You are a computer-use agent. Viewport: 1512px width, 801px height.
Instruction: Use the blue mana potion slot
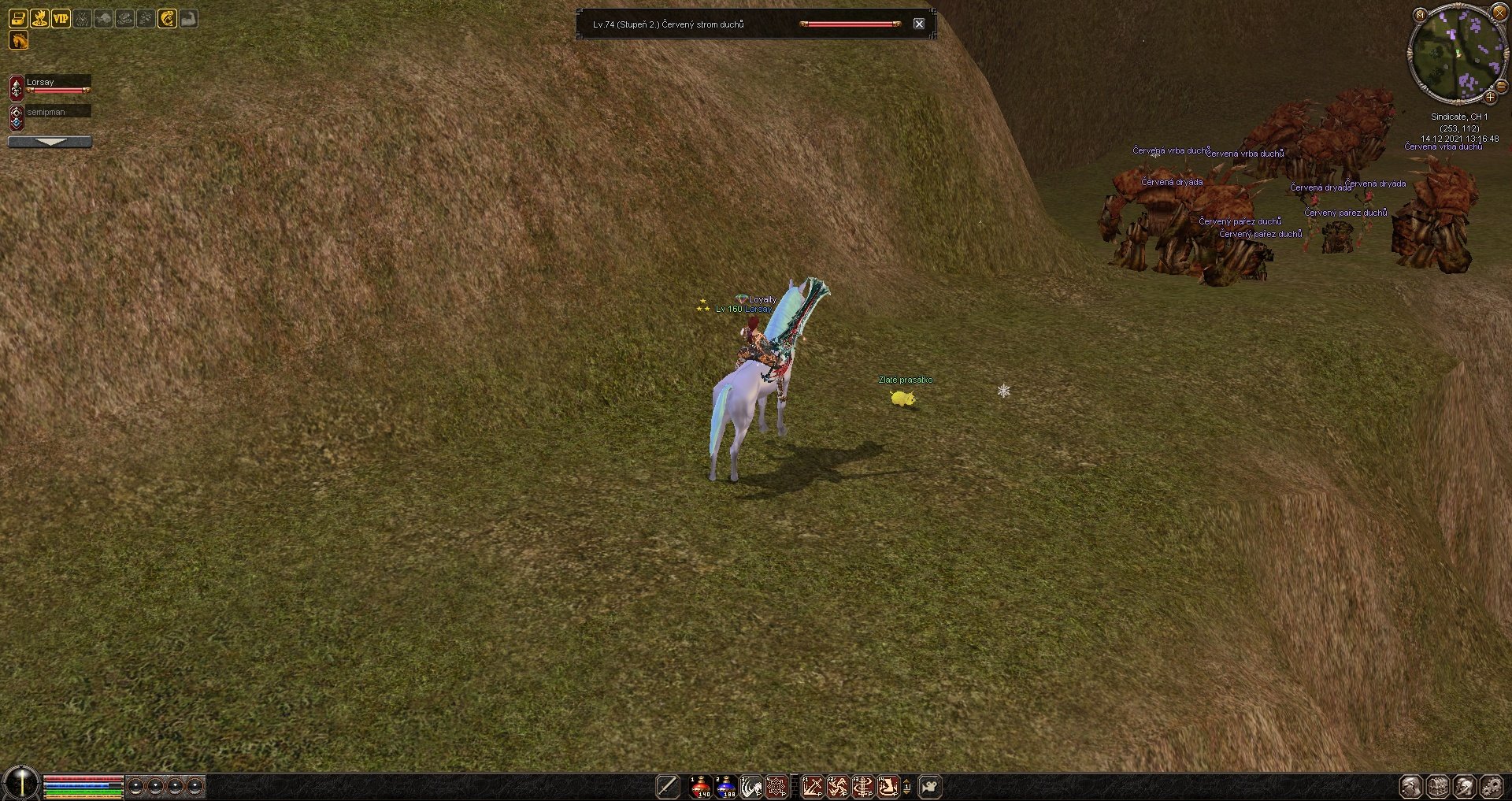pos(725,786)
